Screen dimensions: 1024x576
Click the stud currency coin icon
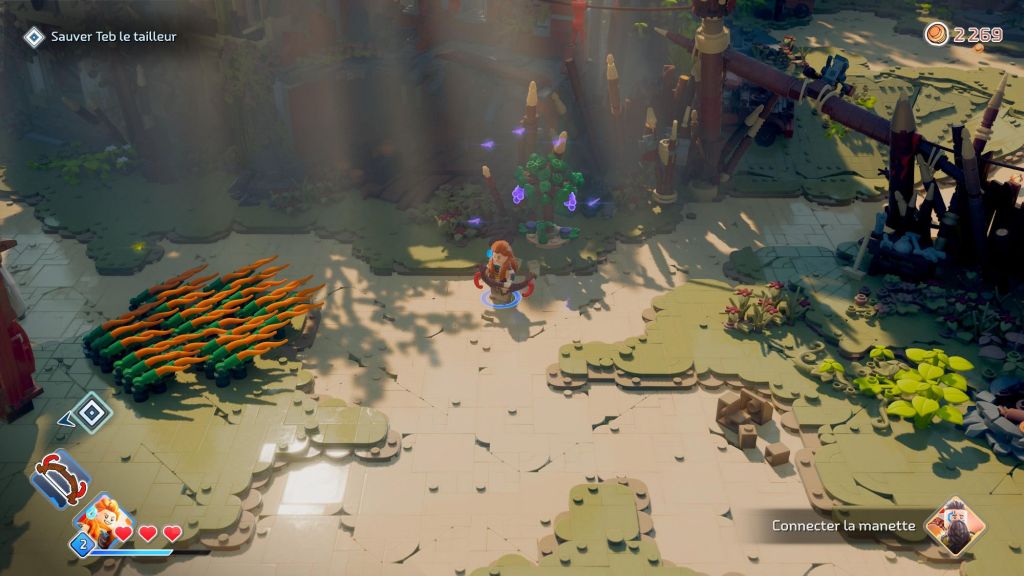[936, 34]
